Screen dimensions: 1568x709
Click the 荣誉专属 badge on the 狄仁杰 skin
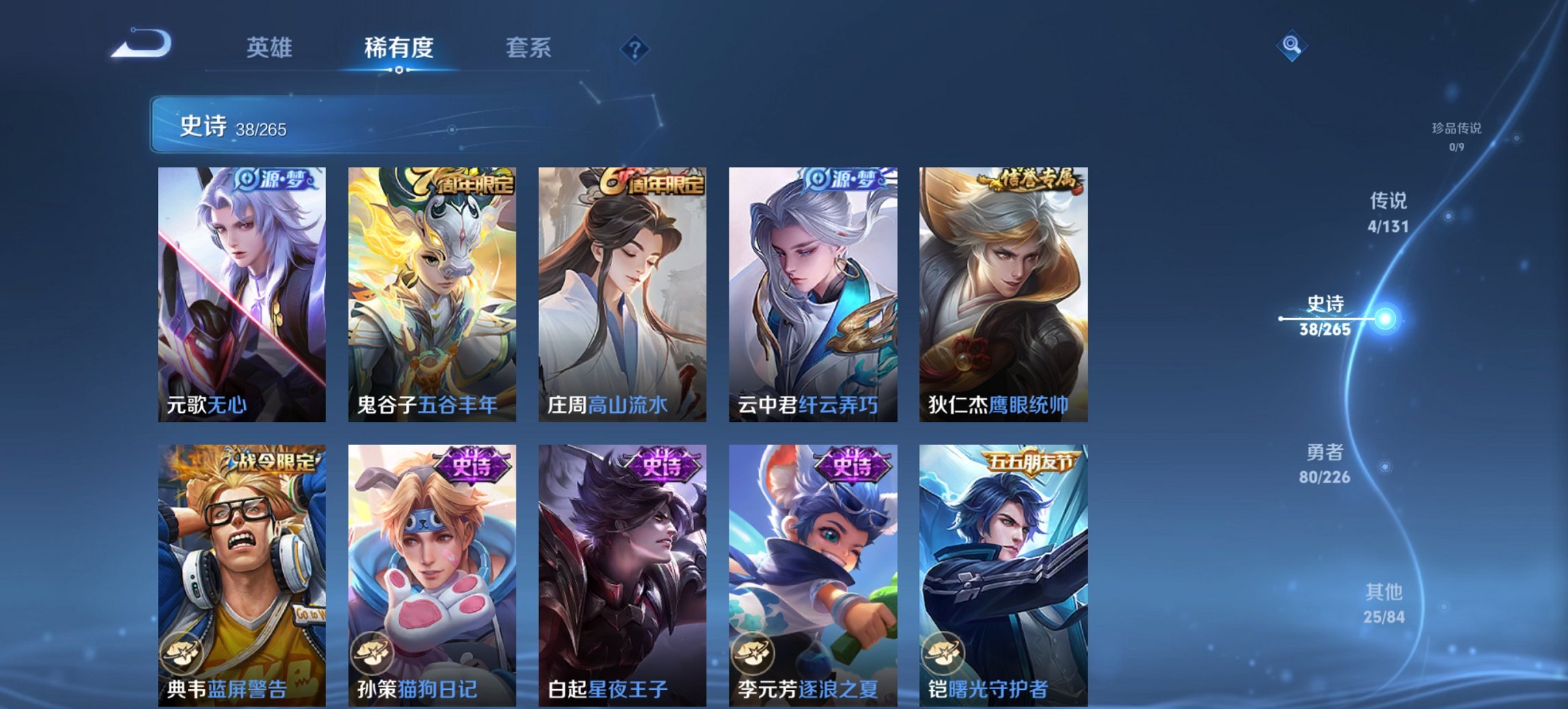(x=1035, y=178)
